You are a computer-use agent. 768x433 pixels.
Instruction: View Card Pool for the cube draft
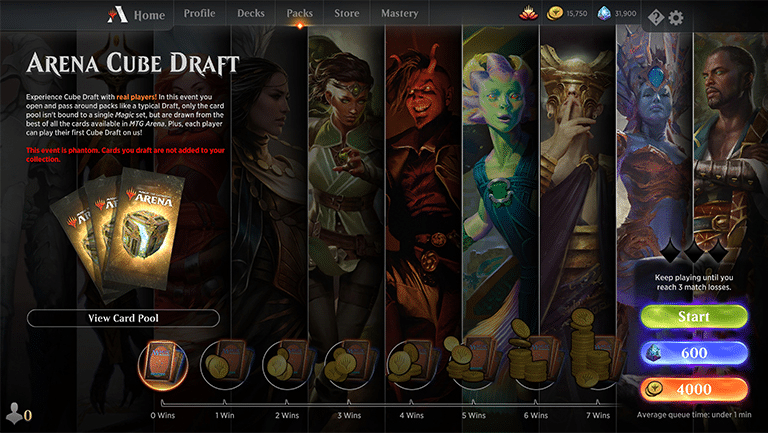pos(123,318)
